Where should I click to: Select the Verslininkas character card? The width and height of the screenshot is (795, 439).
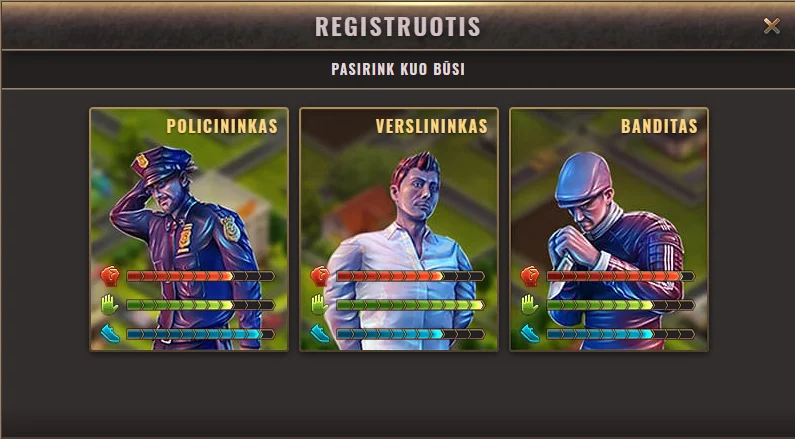(x=399, y=229)
